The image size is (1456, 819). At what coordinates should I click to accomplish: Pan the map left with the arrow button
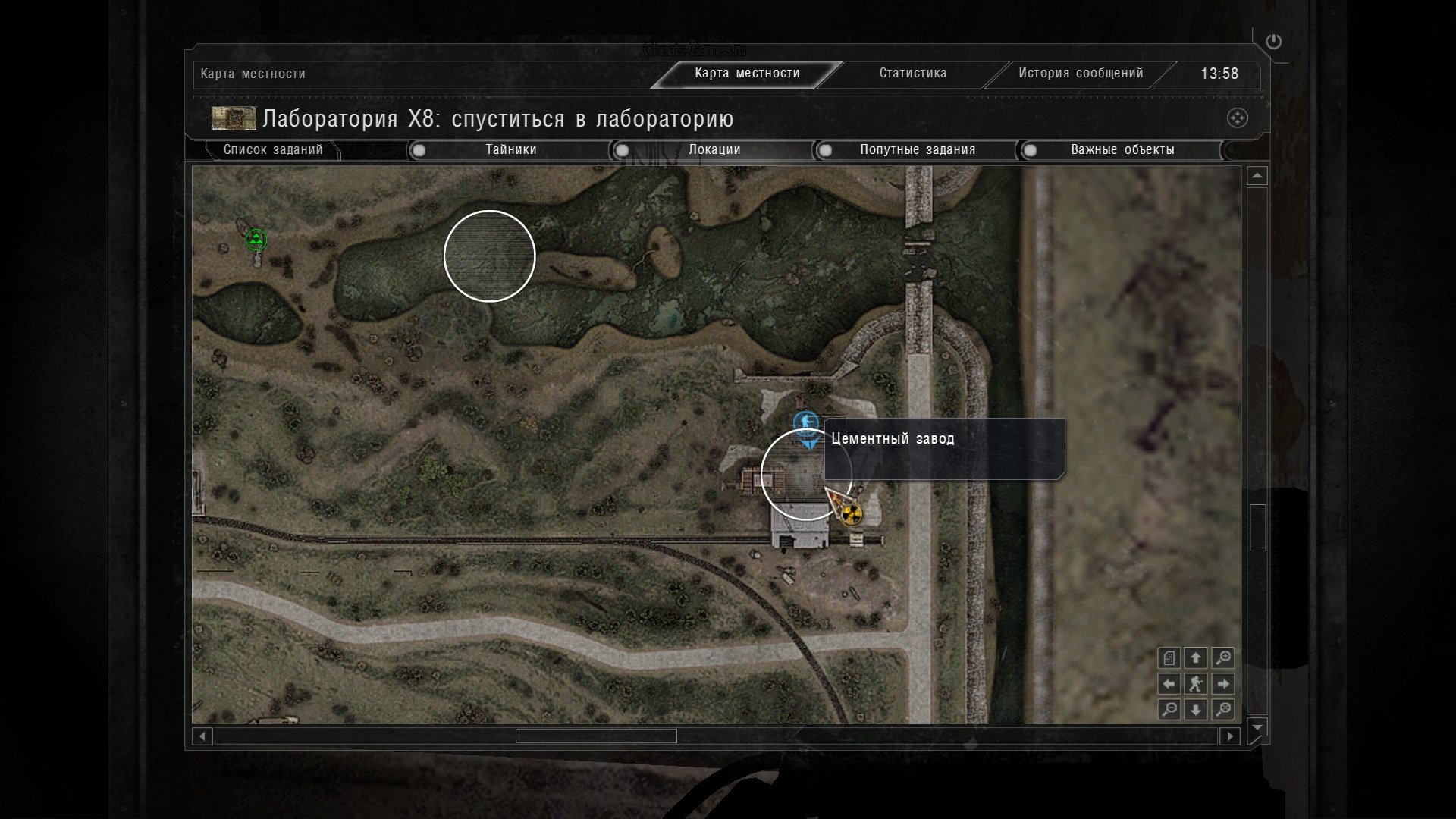[x=1169, y=684]
